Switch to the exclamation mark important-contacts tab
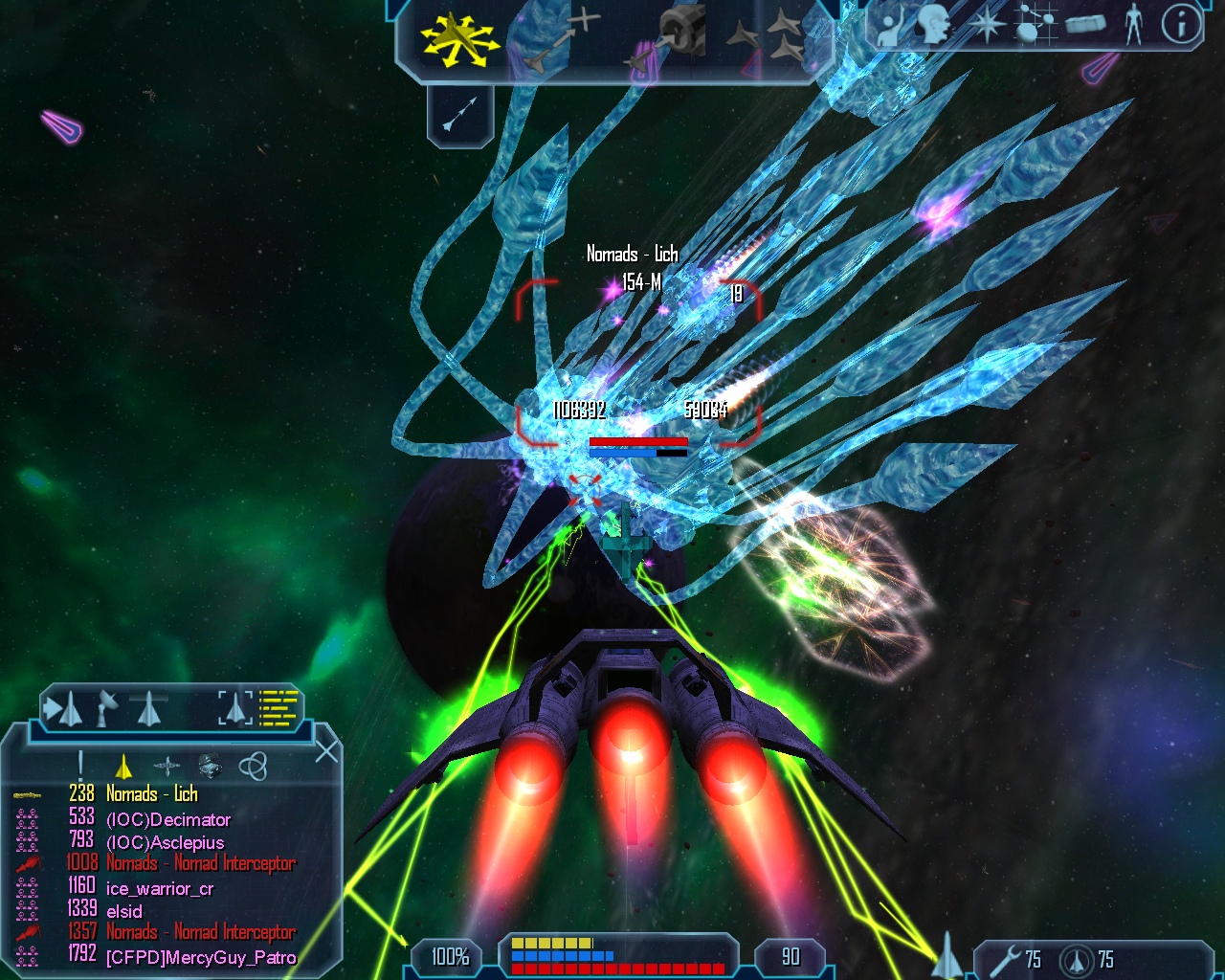Viewport: 1225px width, 980px height. coord(80,764)
